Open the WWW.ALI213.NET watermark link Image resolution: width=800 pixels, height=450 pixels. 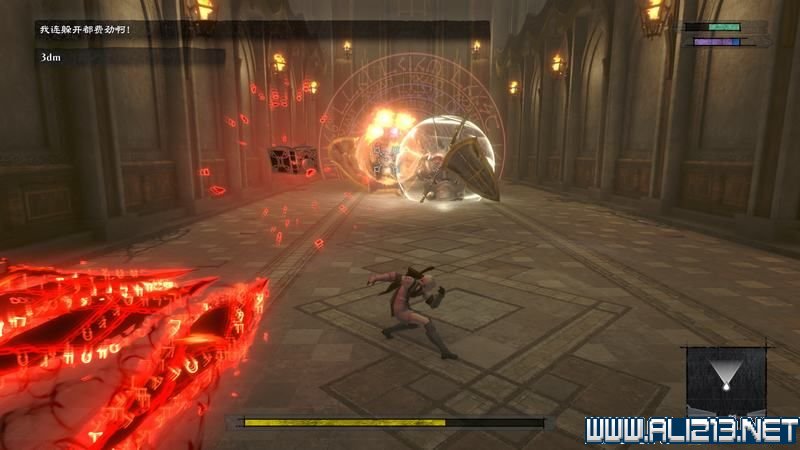(x=692, y=431)
